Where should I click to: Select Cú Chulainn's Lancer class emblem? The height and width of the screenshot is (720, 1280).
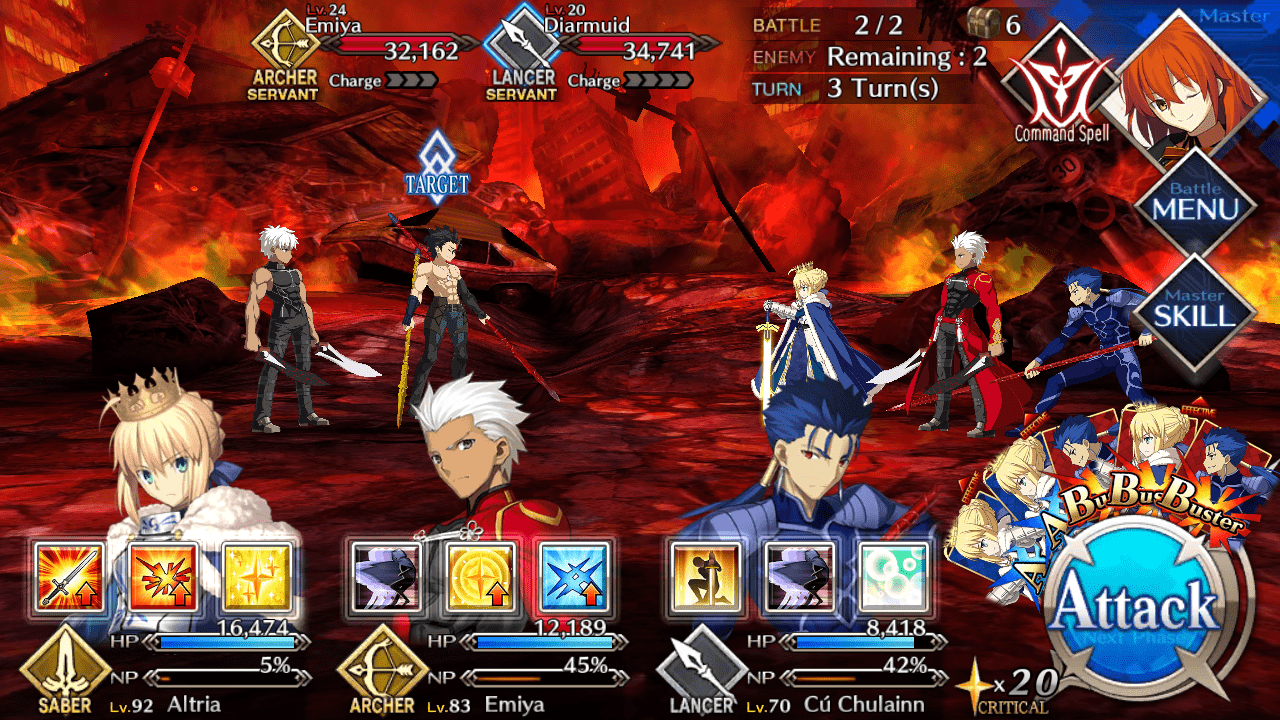702,672
